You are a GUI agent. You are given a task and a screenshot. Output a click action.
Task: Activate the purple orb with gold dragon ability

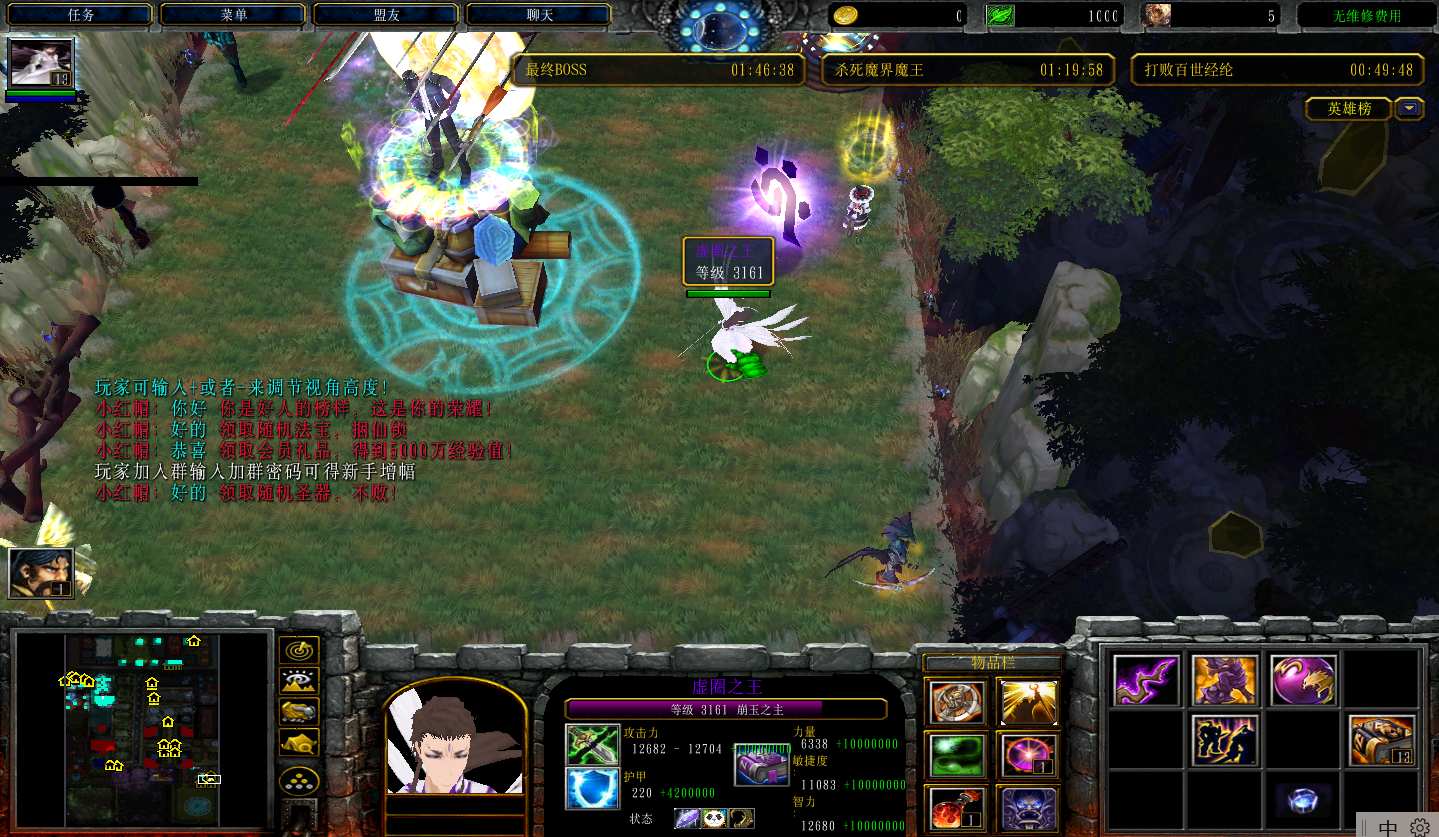(x=1303, y=680)
